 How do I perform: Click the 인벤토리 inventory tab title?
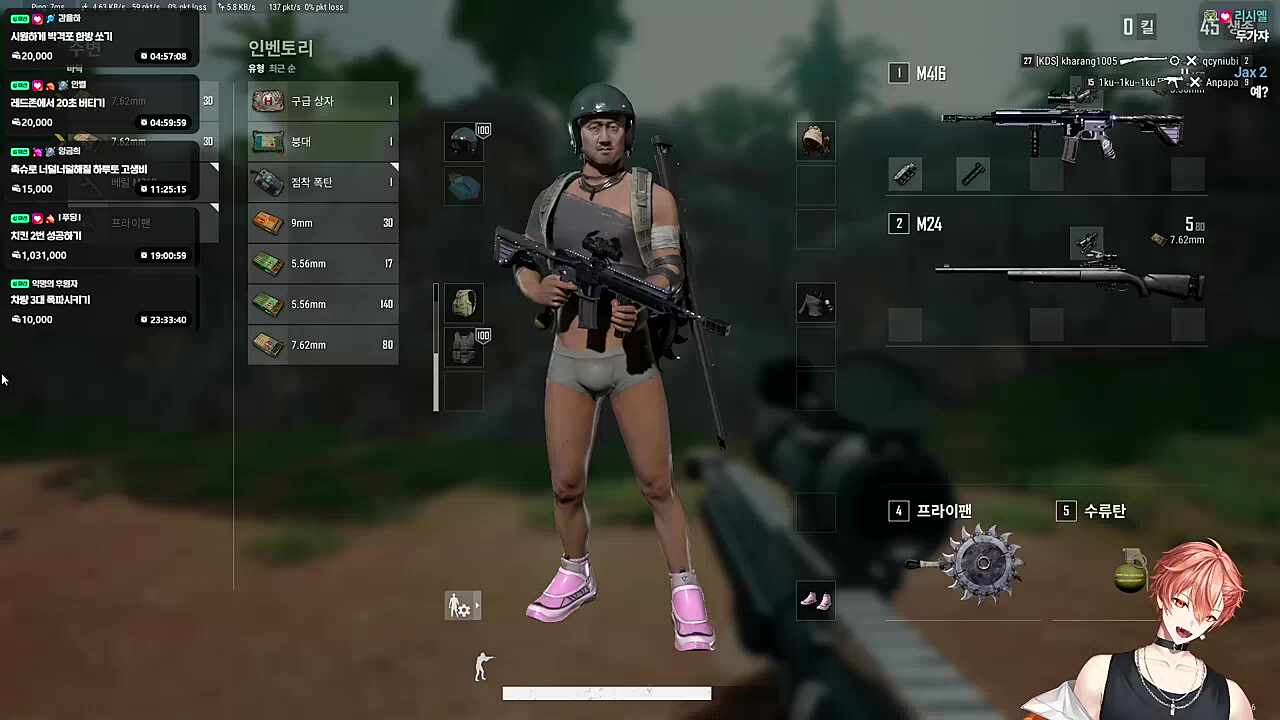coord(278,48)
